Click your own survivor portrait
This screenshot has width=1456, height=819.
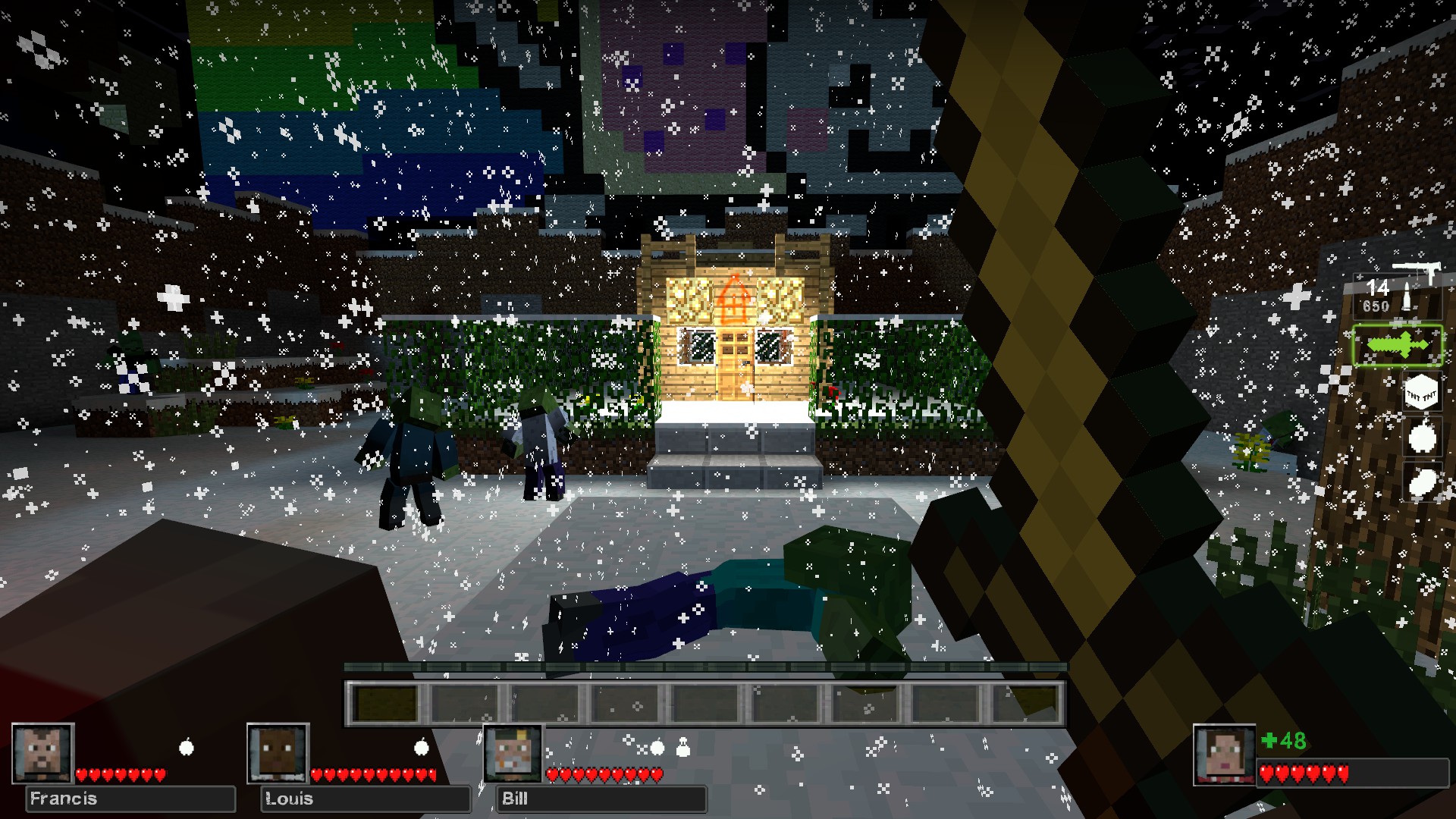(1224, 755)
